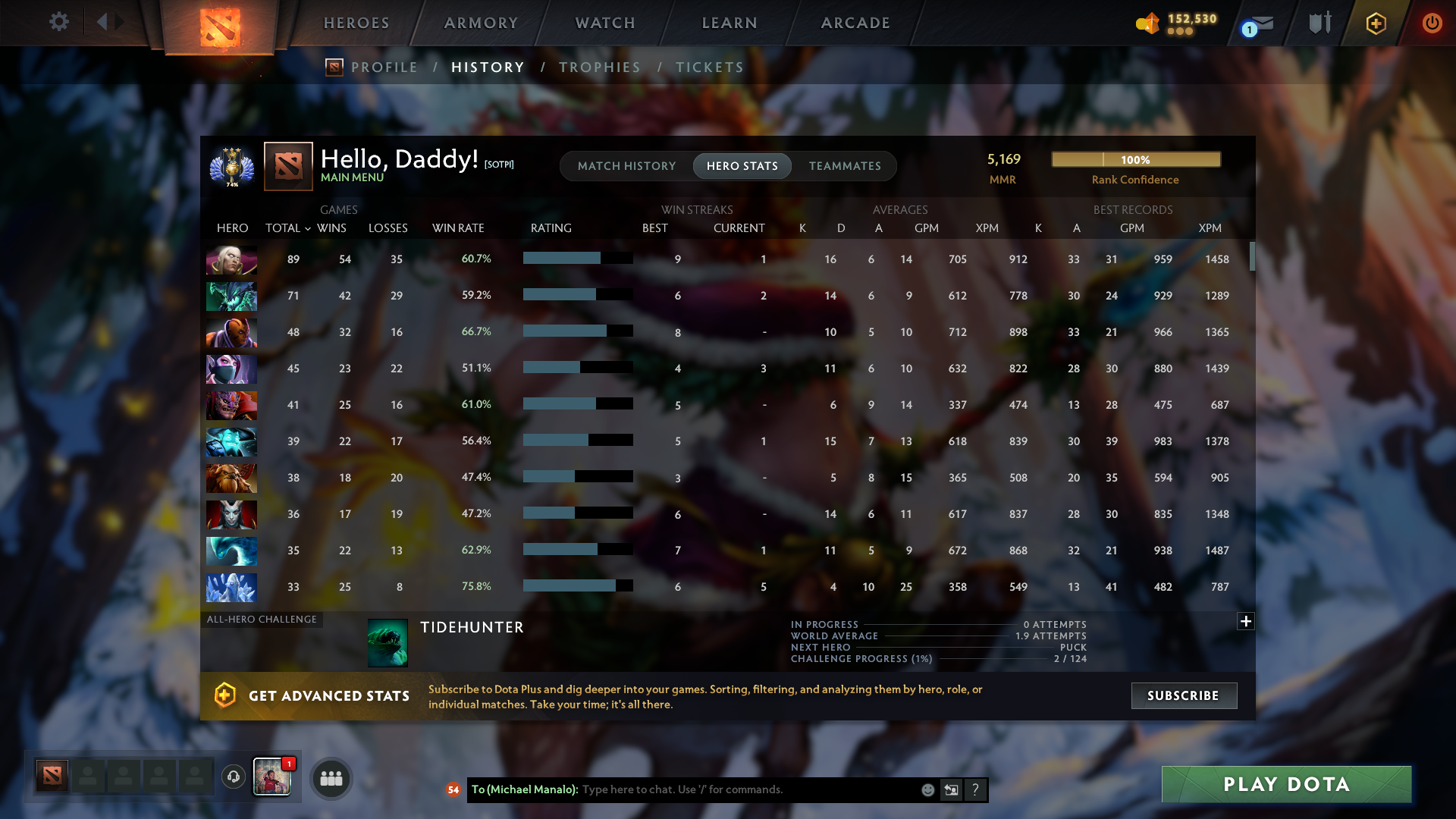
Task: Click the Rank Confidence progress bar
Action: click(1135, 159)
